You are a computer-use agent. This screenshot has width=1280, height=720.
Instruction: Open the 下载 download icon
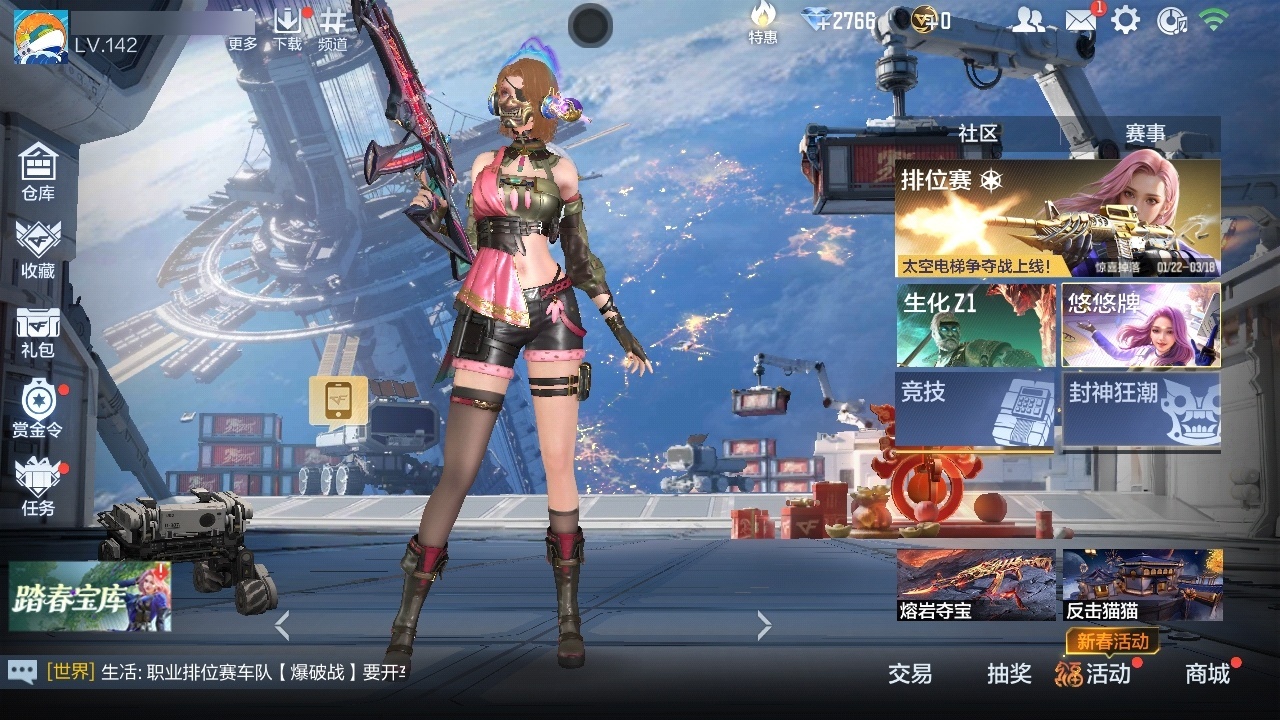tap(288, 28)
